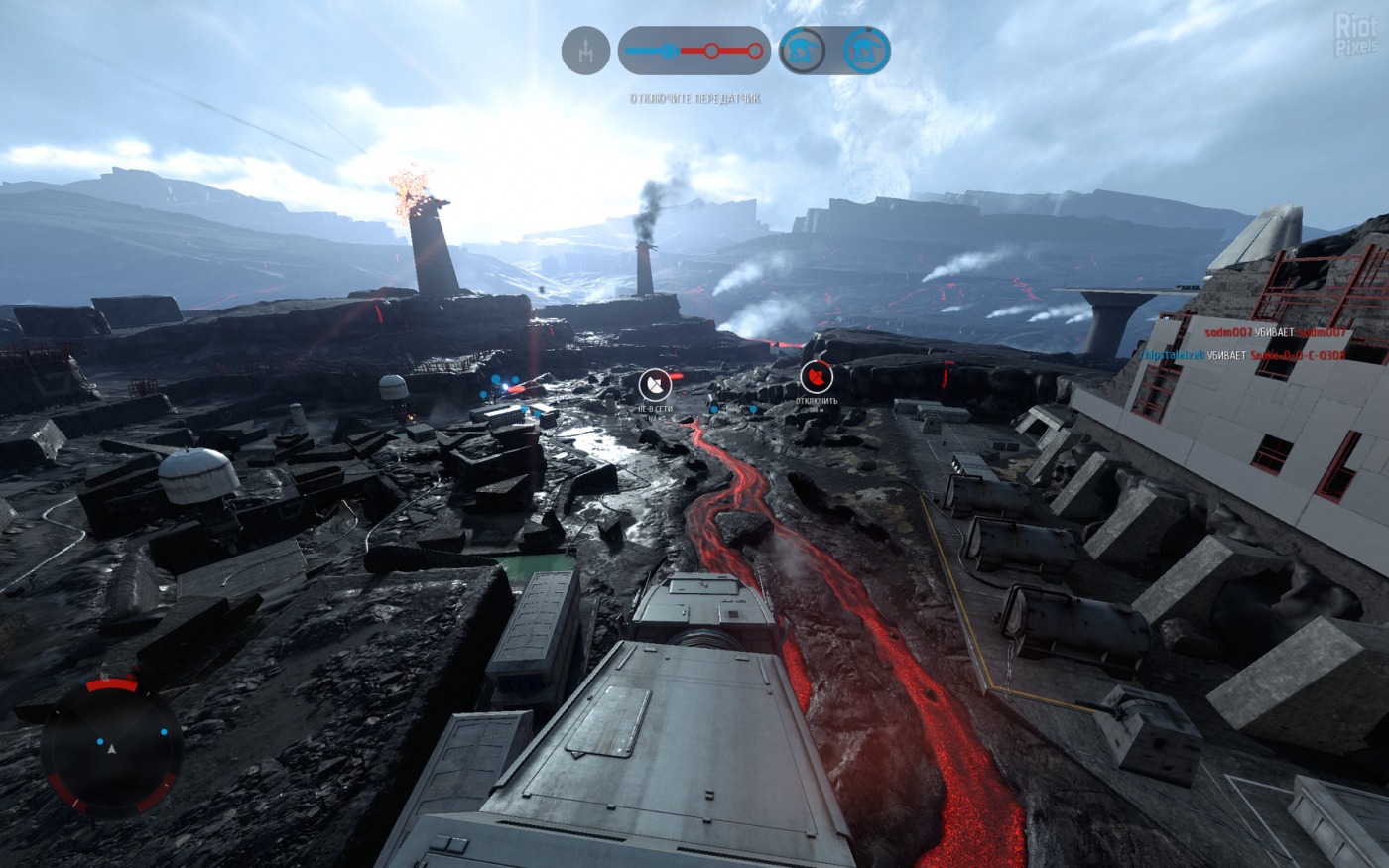The width and height of the screenshot is (1389, 868).
Task: Select the red uplink objective marker
Action: 816,376
